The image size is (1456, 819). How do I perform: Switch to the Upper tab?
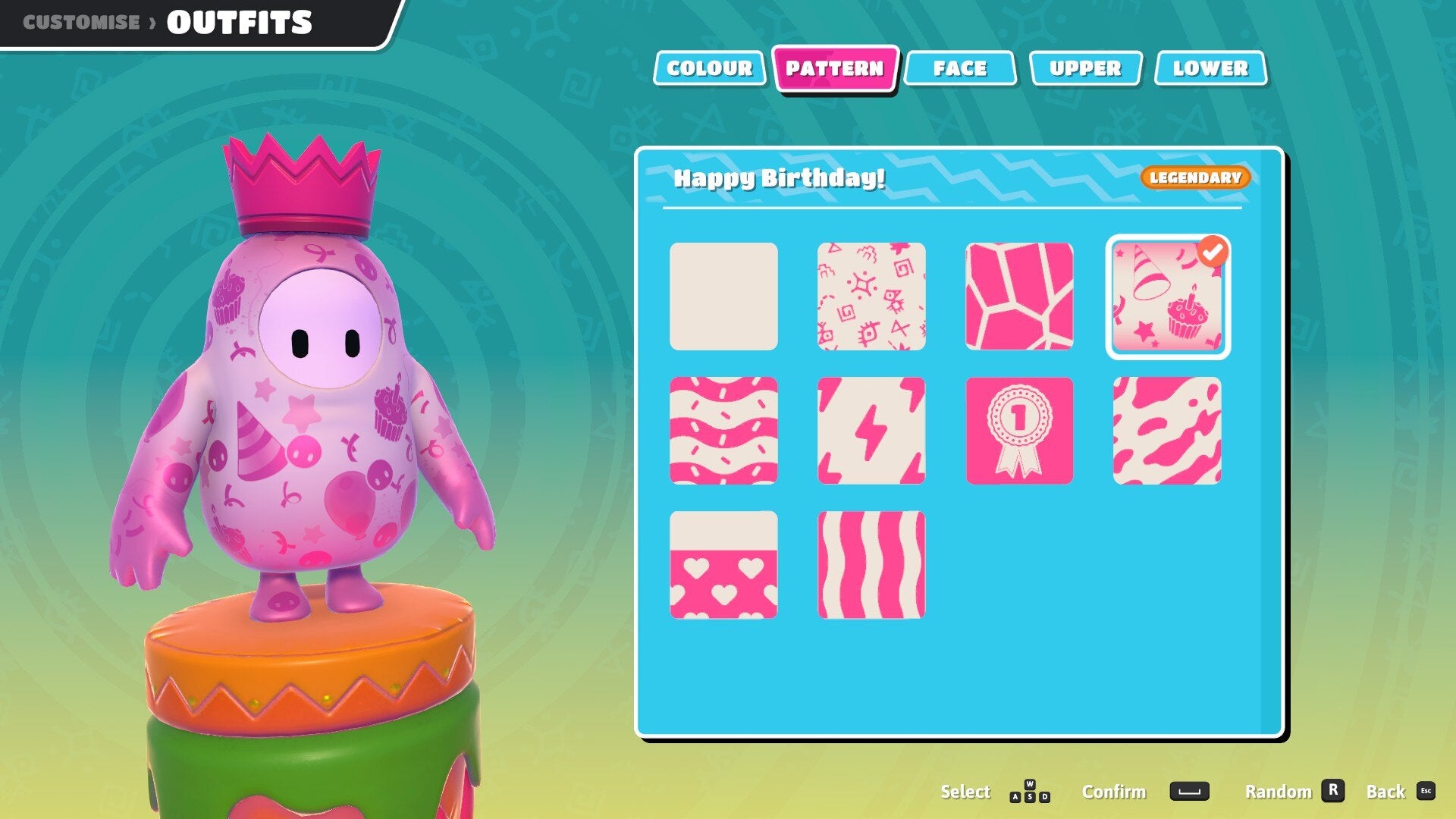point(1086,68)
